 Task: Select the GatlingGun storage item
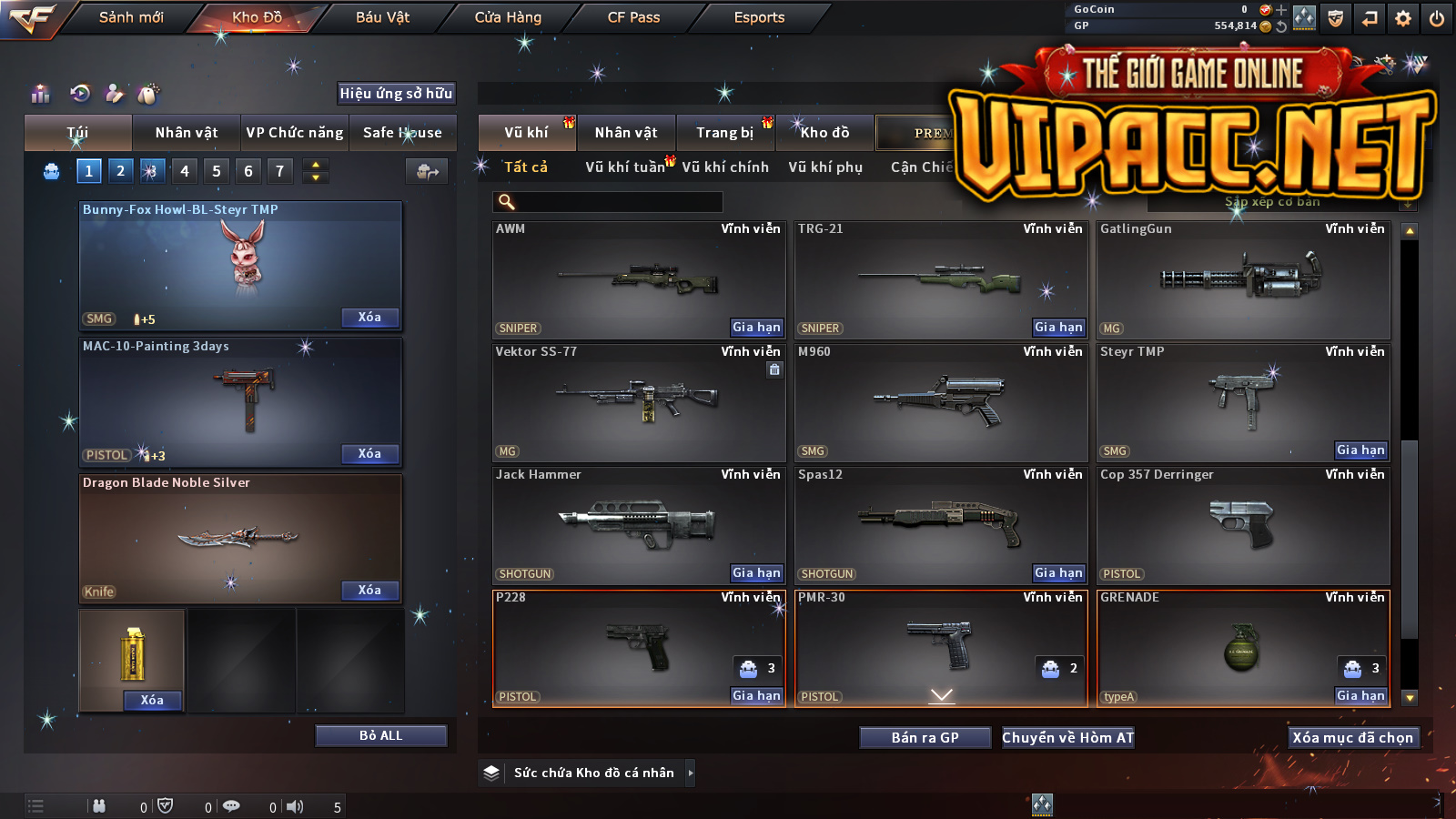pyautogui.click(x=1243, y=279)
